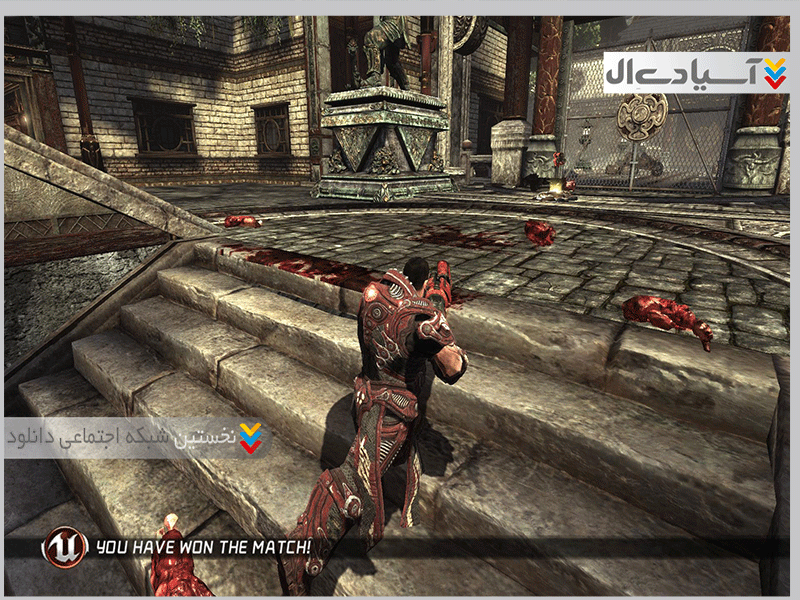Open the download site logo watermark

tap(695, 72)
